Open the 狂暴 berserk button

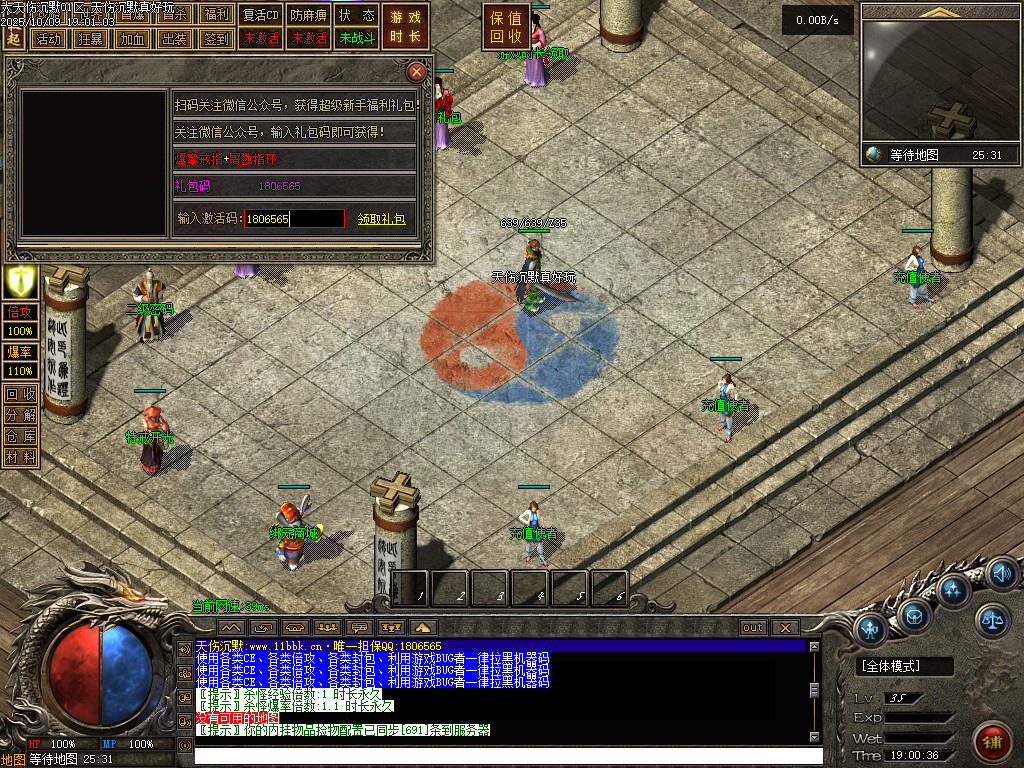coord(89,38)
